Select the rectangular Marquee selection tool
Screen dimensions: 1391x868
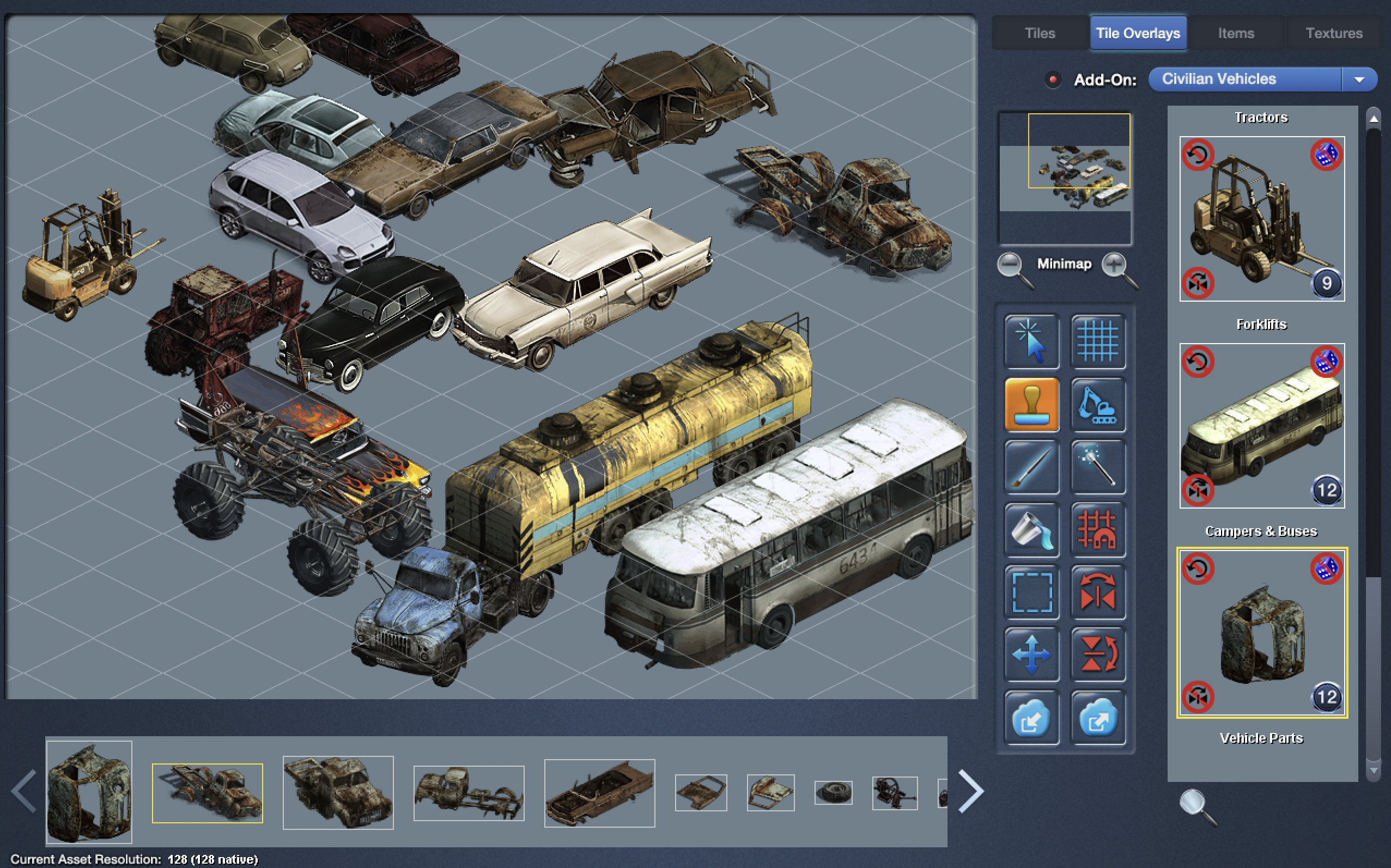click(1031, 593)
